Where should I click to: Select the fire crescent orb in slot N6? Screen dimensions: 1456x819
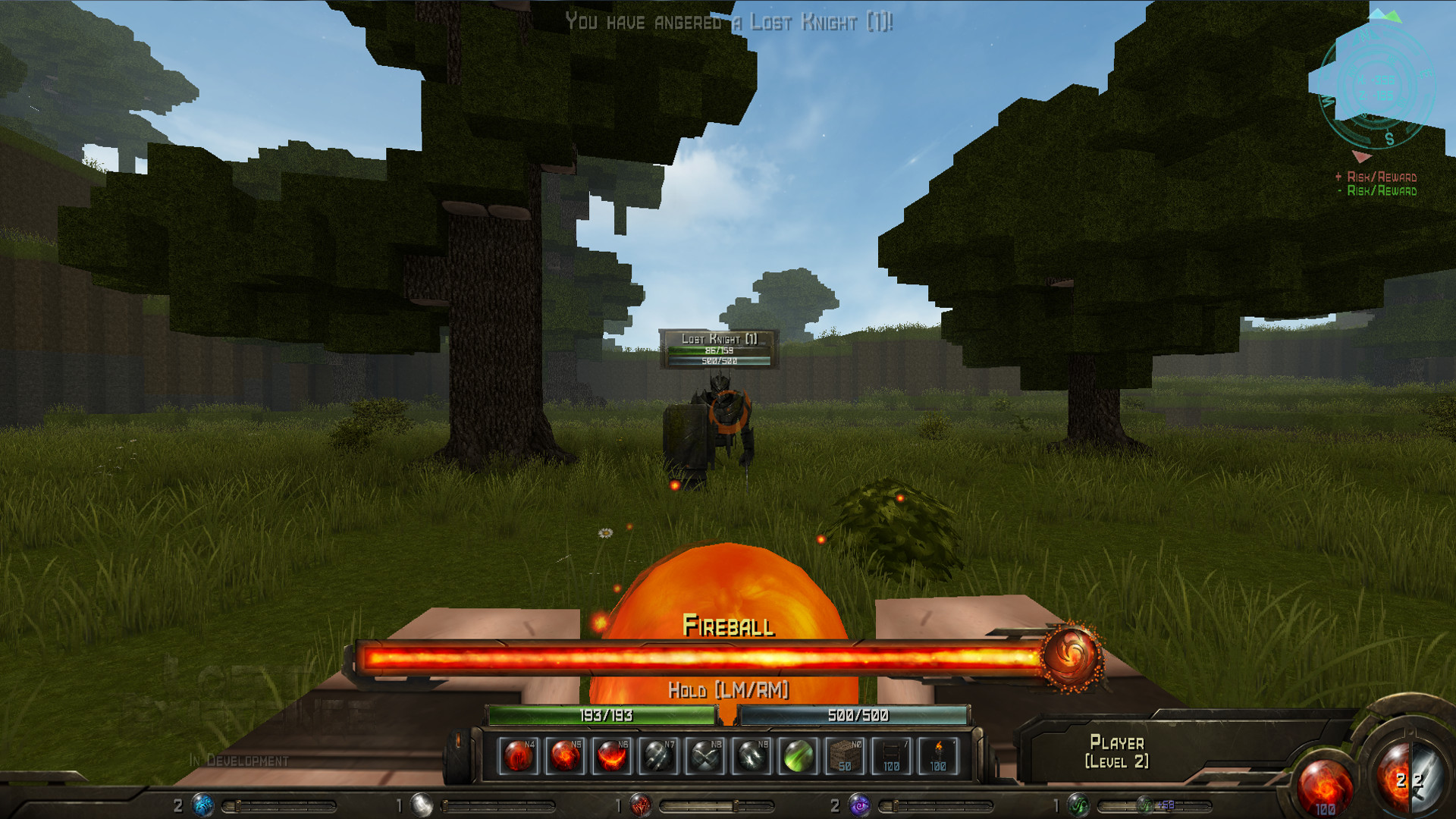click(611, 755)
